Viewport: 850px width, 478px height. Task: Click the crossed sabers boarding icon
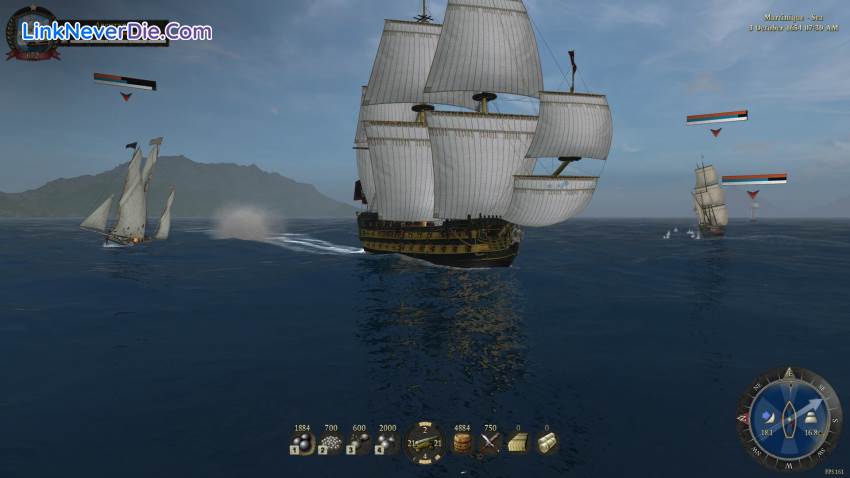[490, 443]
